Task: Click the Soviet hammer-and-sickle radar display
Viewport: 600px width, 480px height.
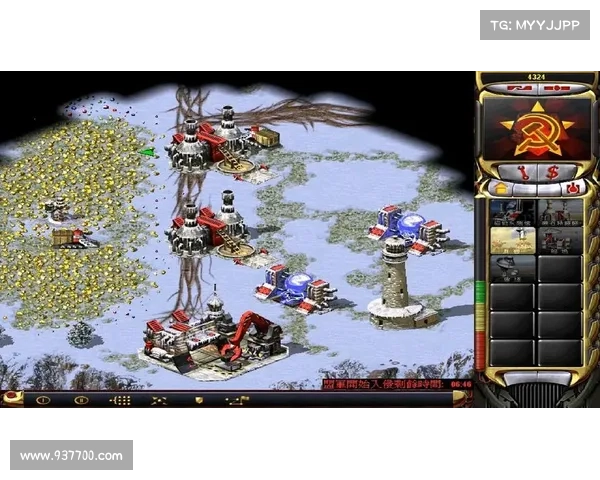Action: [535, 128]
